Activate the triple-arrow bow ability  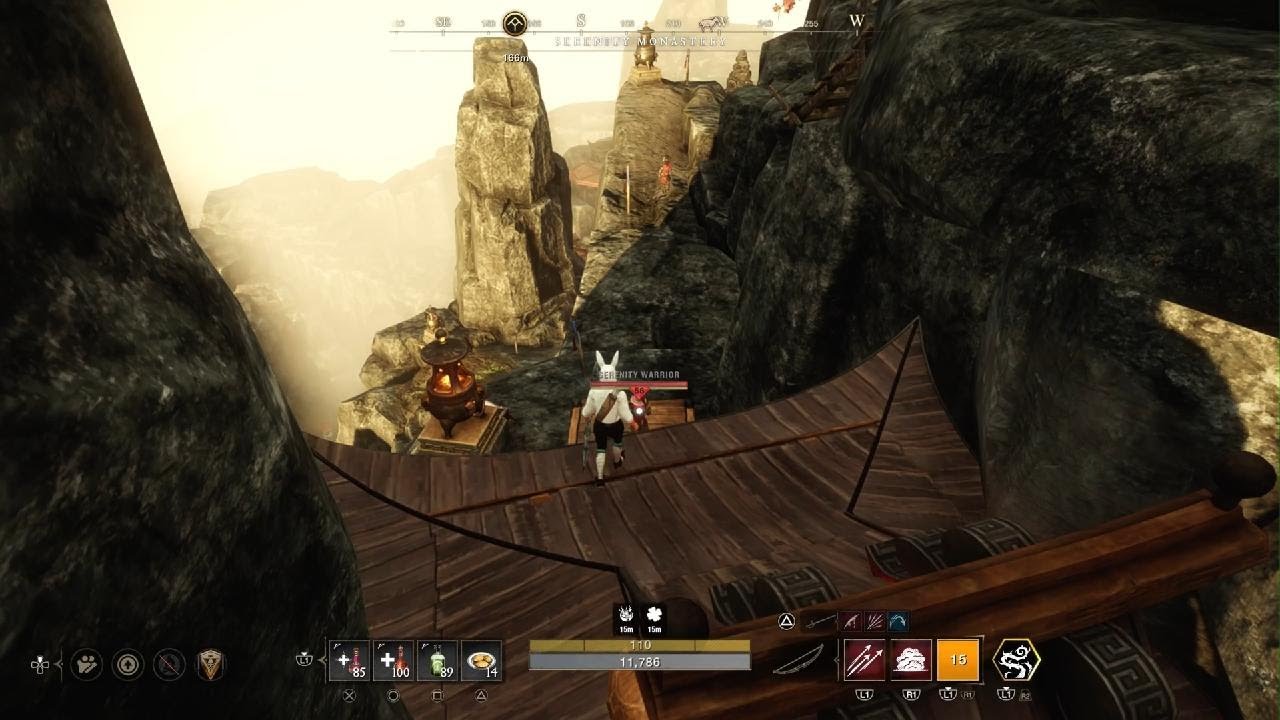point(864,660)
